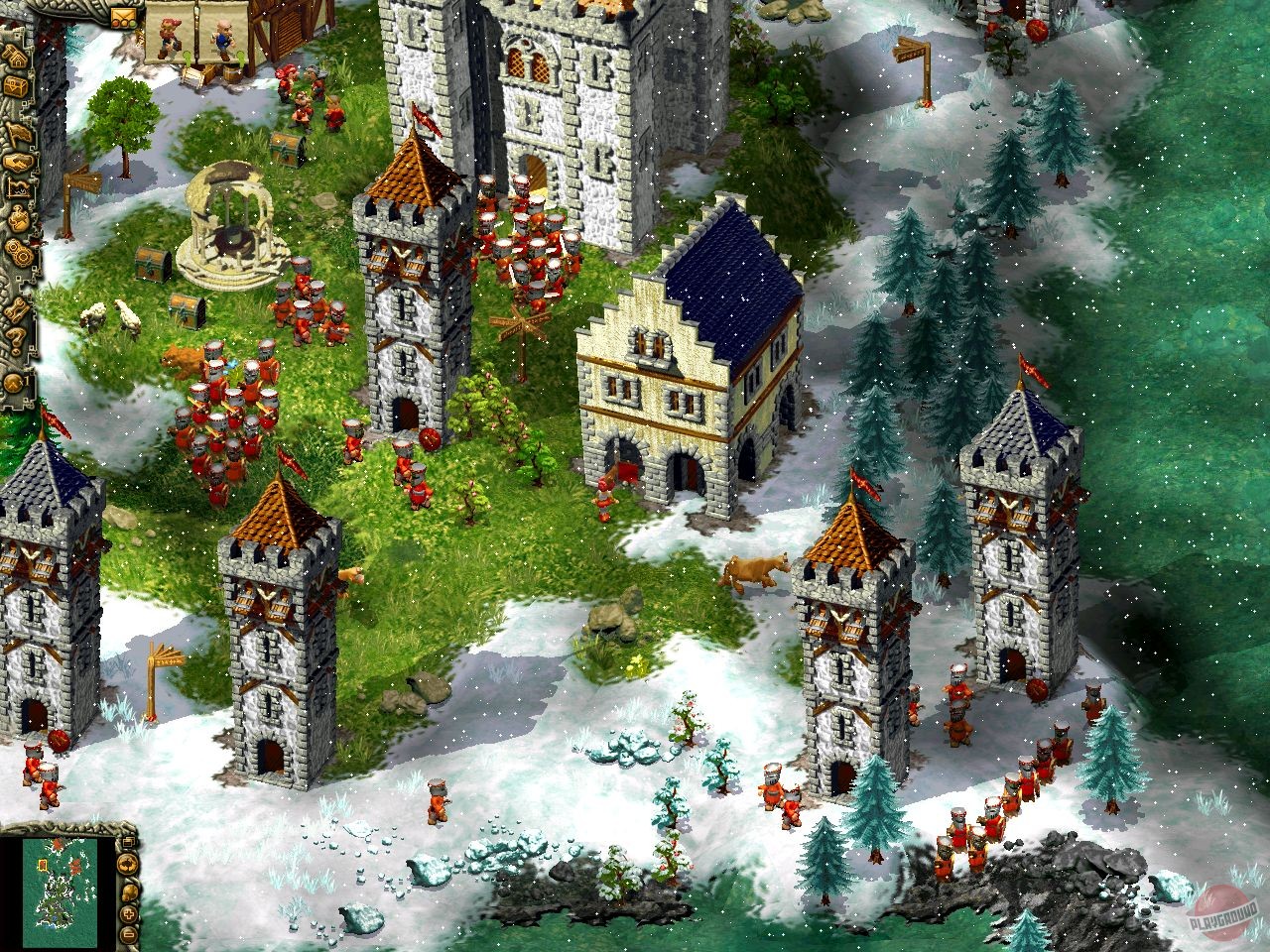Open the messages envelope at the top

tap(123, 14)
